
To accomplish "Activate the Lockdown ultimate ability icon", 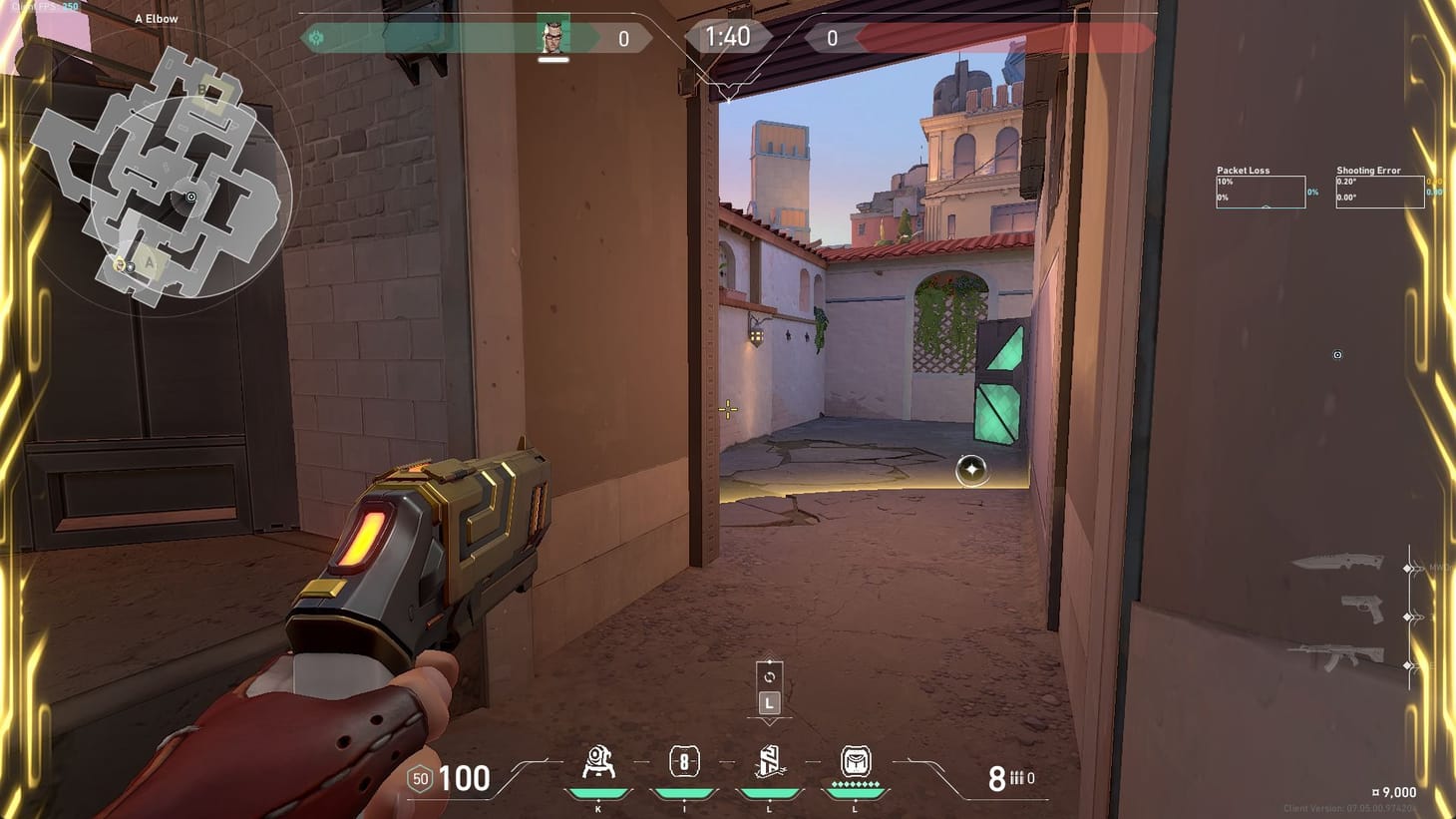I will [855, 763].
